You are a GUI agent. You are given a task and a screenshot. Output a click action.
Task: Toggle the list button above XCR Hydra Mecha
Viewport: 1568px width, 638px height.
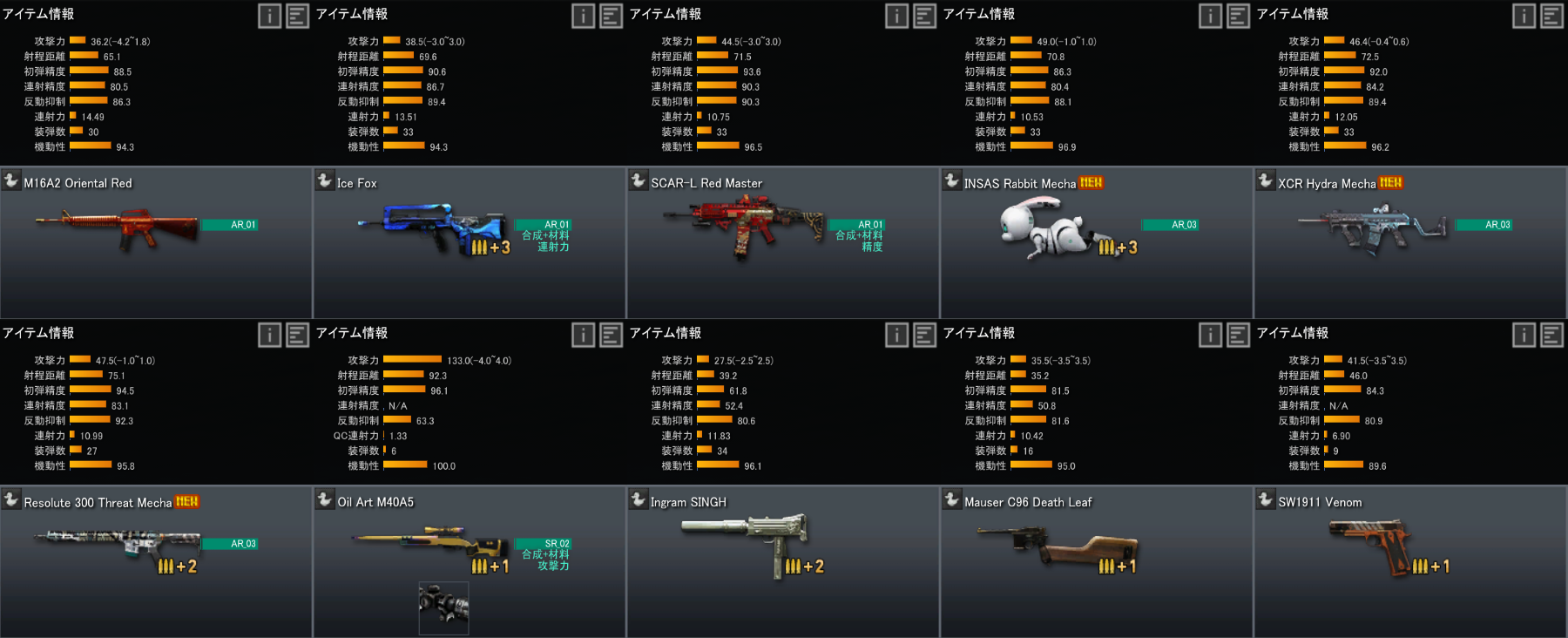tap(1551, 16)
